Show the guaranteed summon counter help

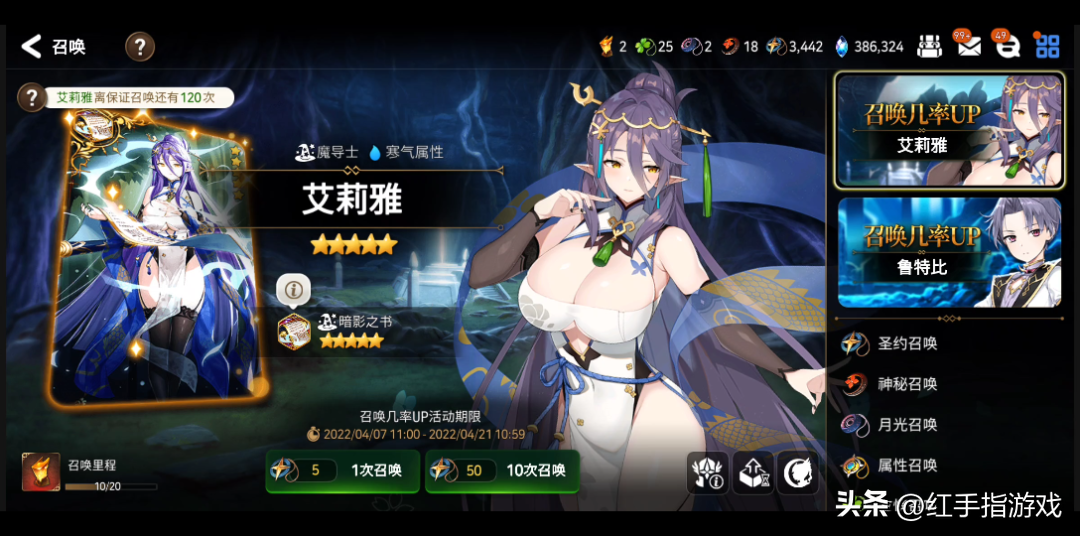(32, 97)
